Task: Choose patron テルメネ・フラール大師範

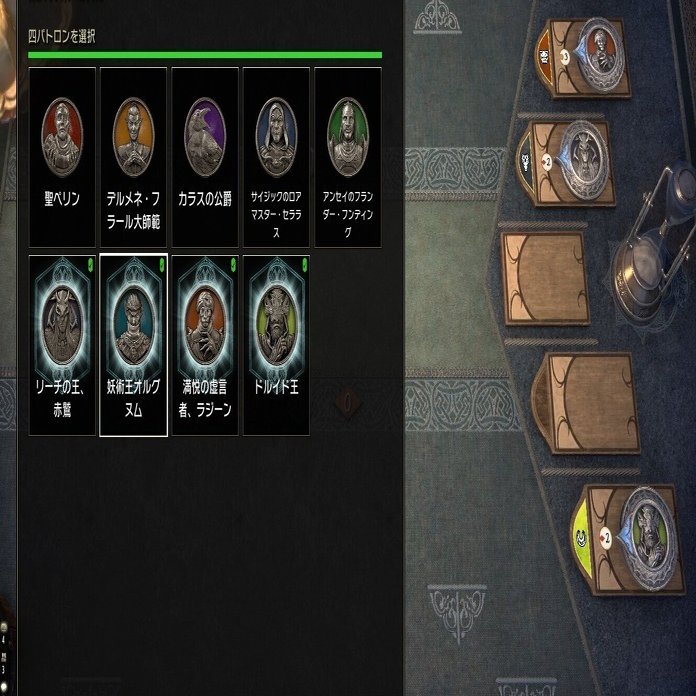Action: point(134,157)
